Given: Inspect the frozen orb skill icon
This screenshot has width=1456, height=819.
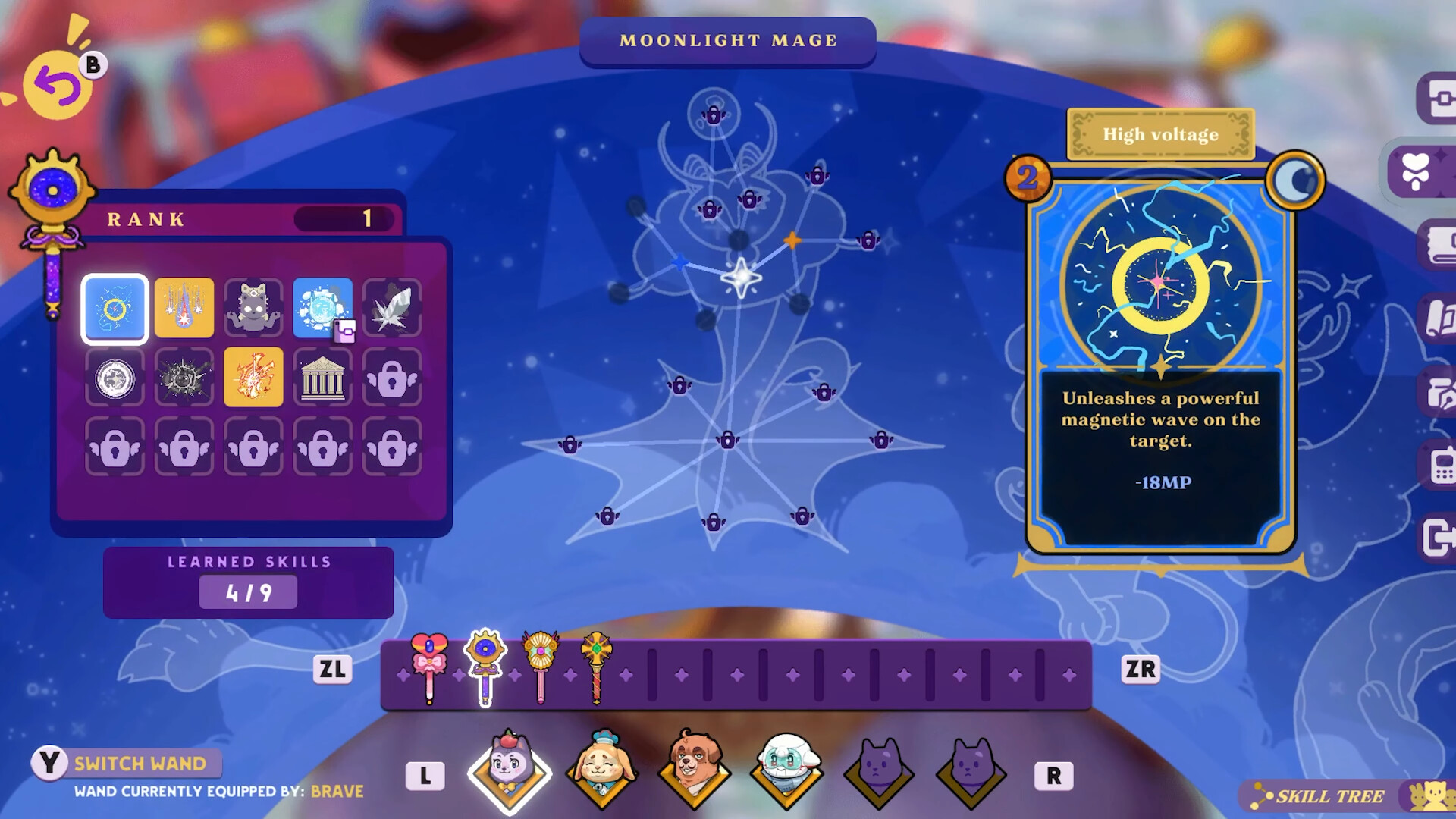Looking at the screenshot, I should pos(324,308).
